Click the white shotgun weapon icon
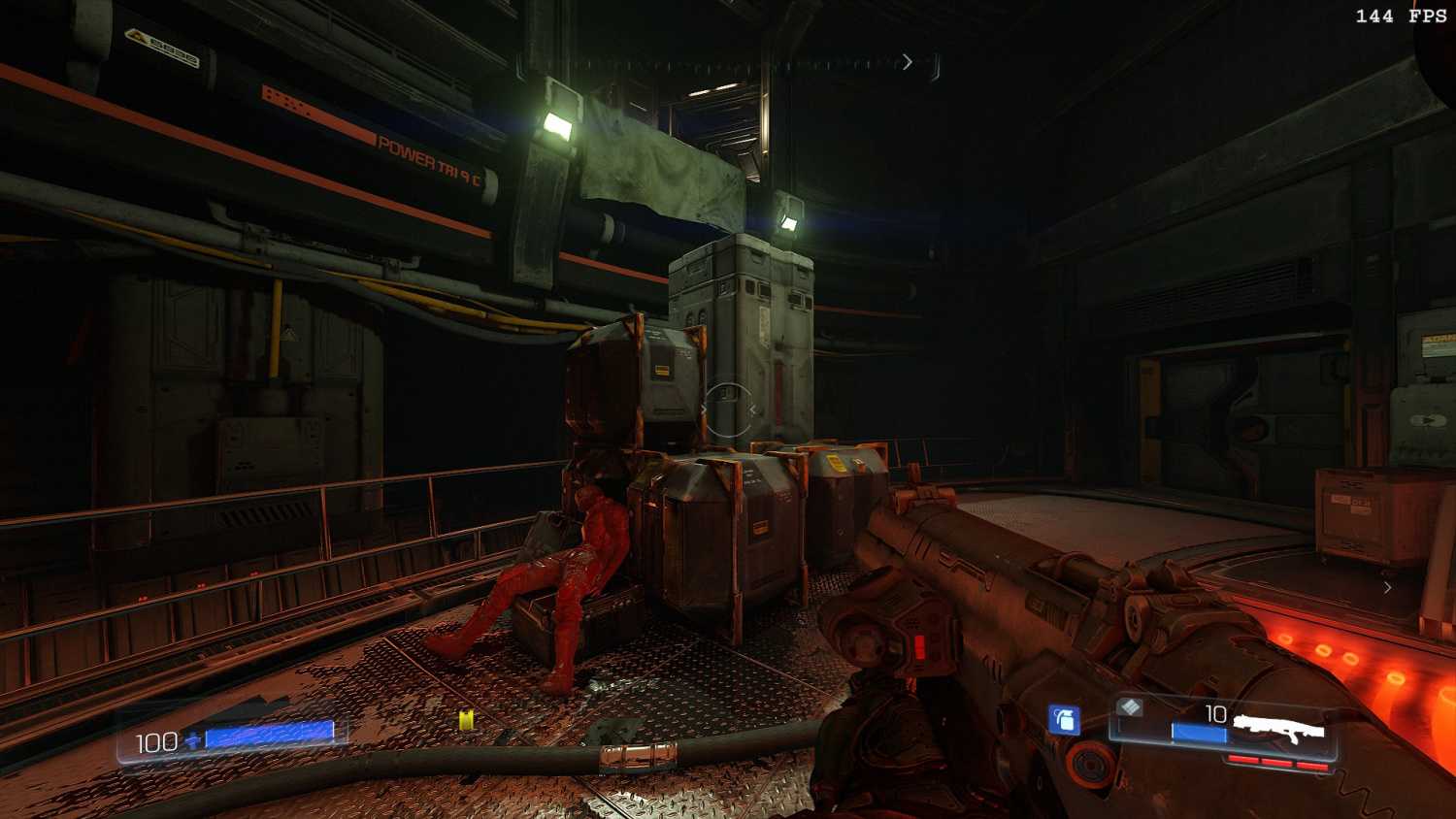Viewport: 1456px width, 819px height. pos(1278,729)
